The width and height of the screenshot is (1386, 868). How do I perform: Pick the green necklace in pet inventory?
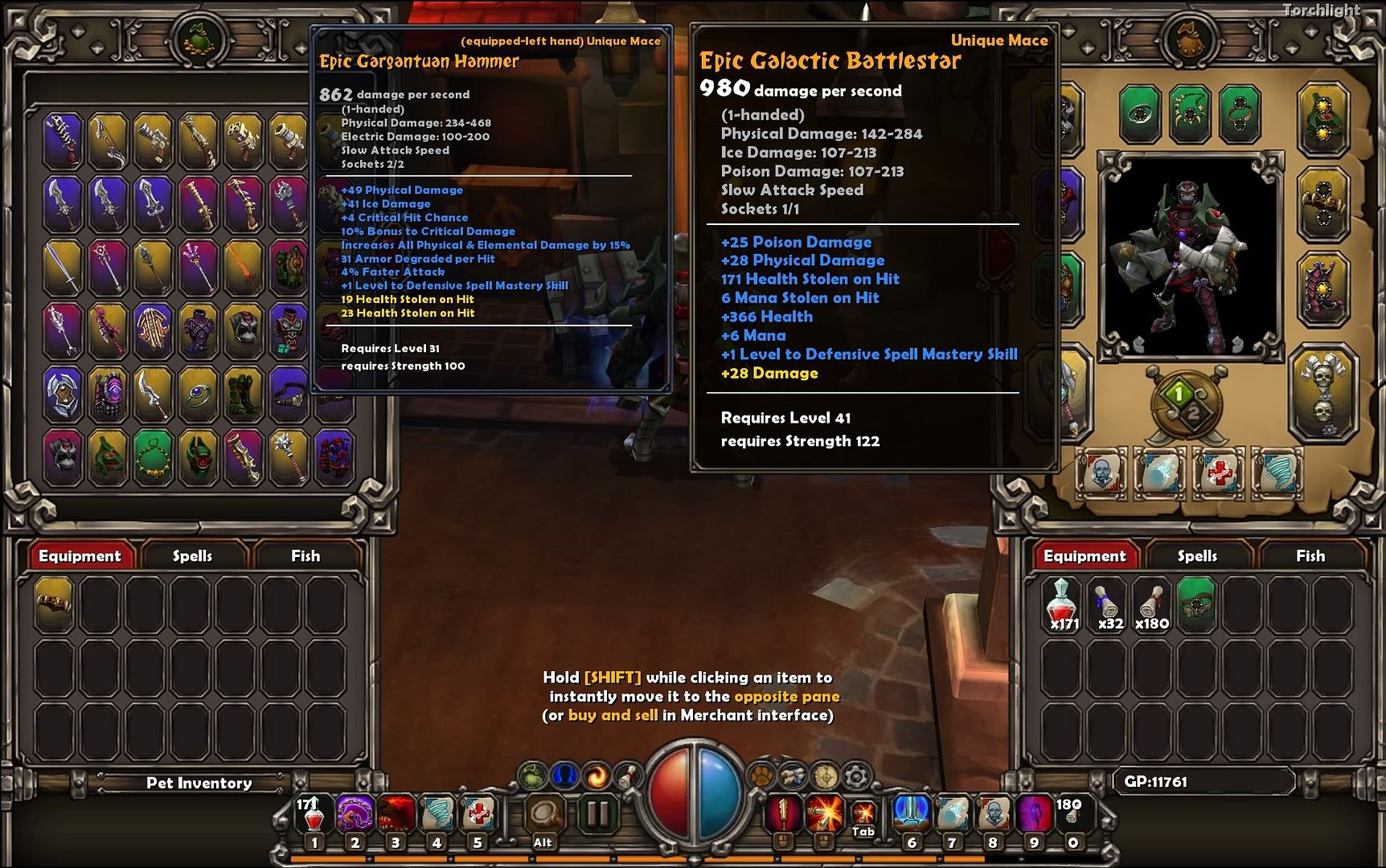(153, 456)
